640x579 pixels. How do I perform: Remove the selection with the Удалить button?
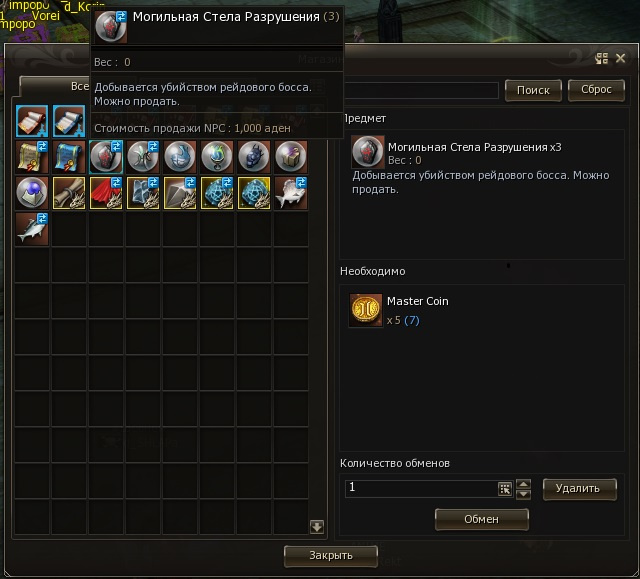(578, 488)
